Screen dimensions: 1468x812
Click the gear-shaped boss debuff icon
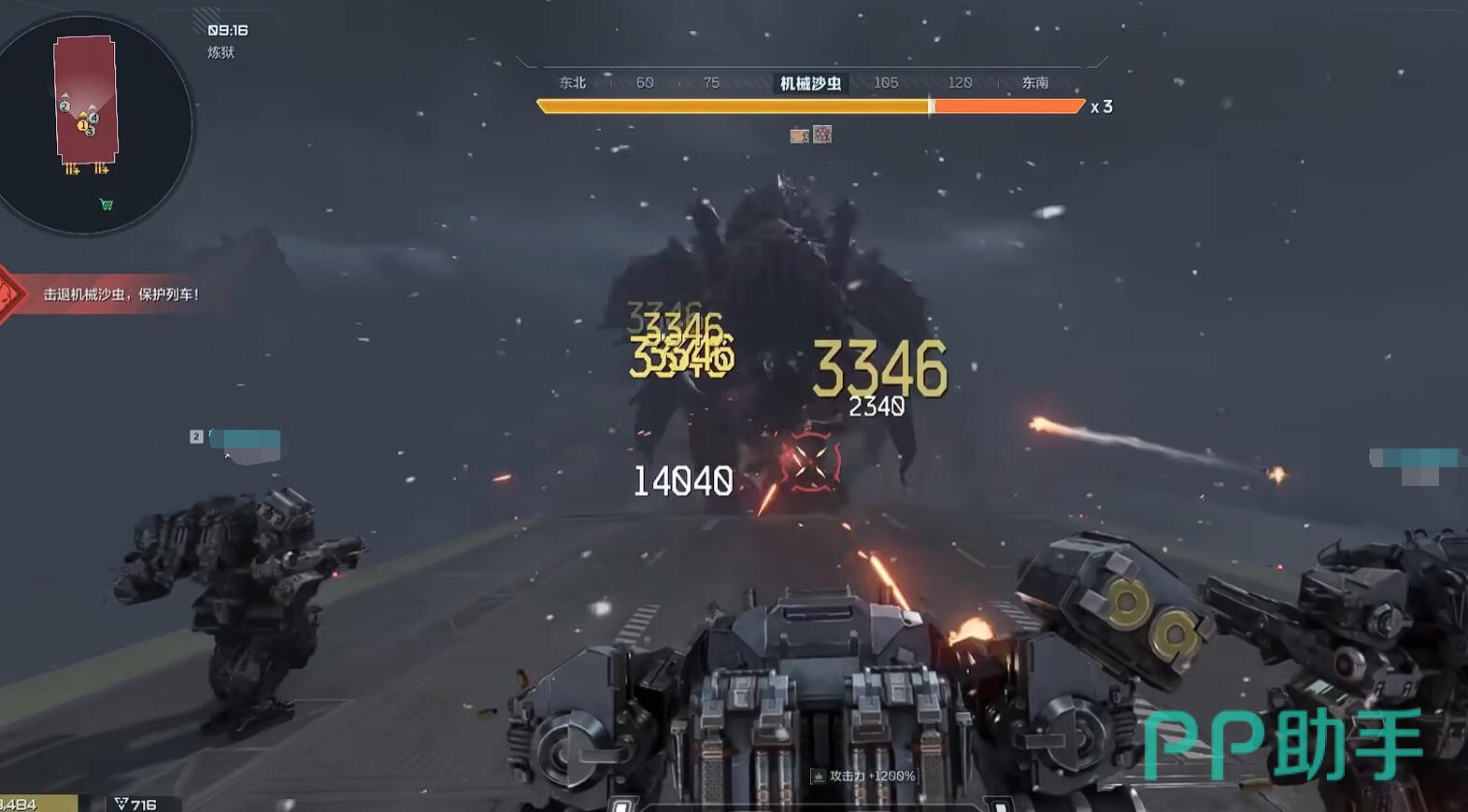822,135
